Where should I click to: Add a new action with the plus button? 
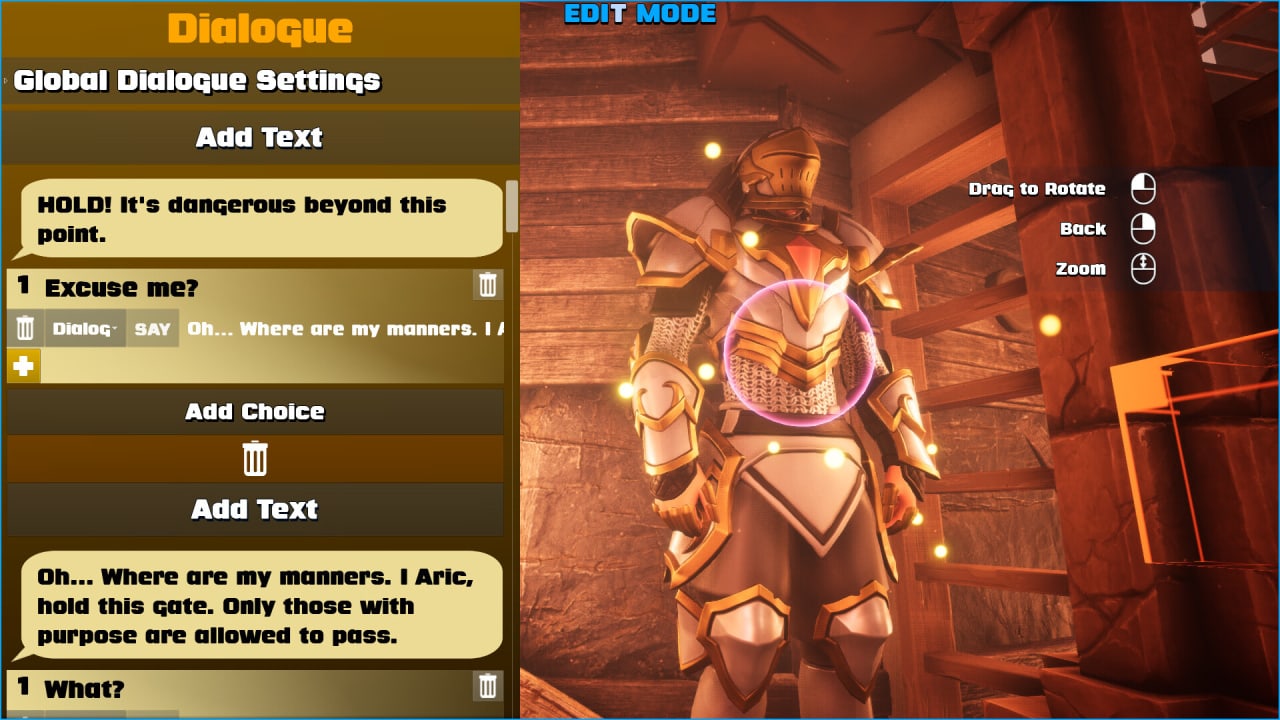click(24, 367)
